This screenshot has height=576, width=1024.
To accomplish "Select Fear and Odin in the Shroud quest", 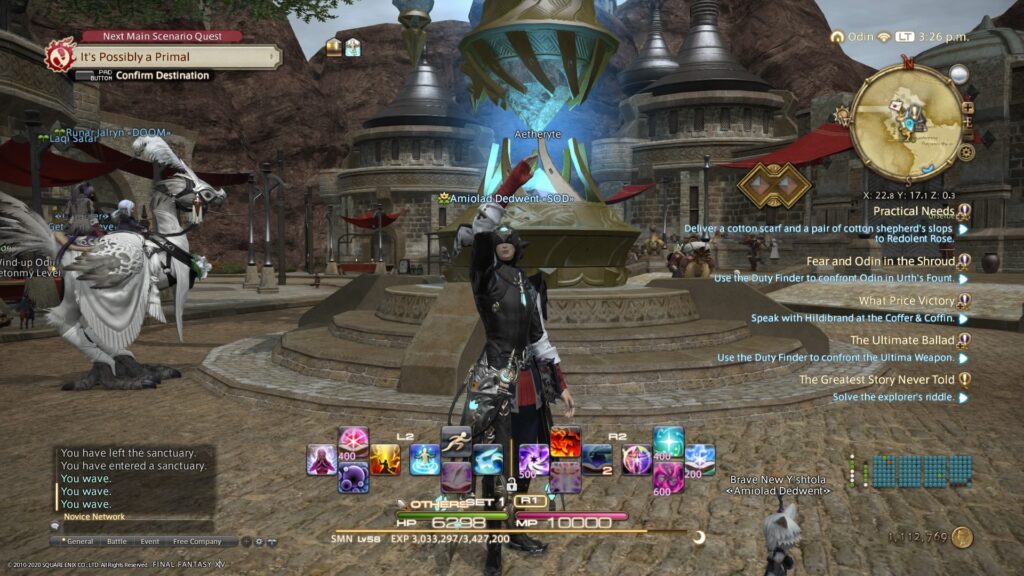I will coord(880,261).
